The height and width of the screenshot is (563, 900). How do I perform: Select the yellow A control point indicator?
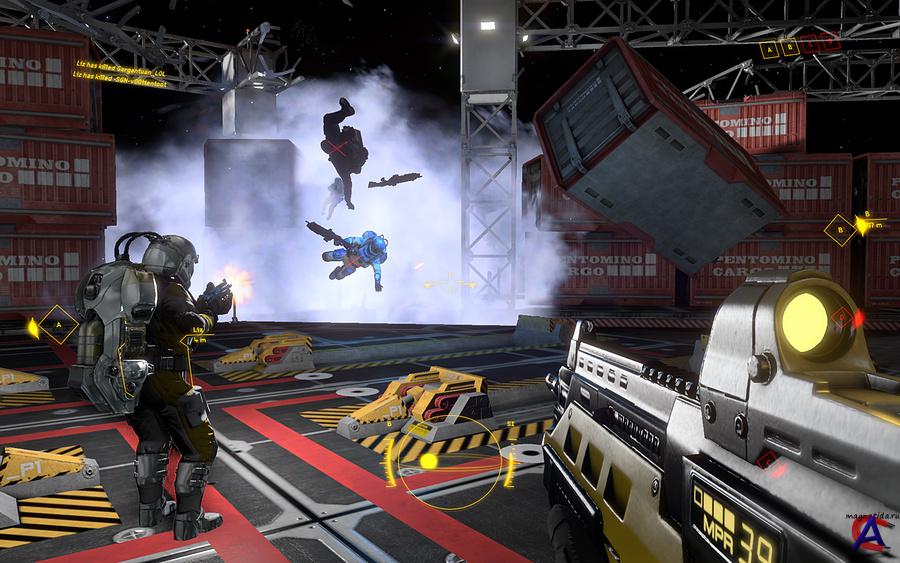(x=769, y=48)
